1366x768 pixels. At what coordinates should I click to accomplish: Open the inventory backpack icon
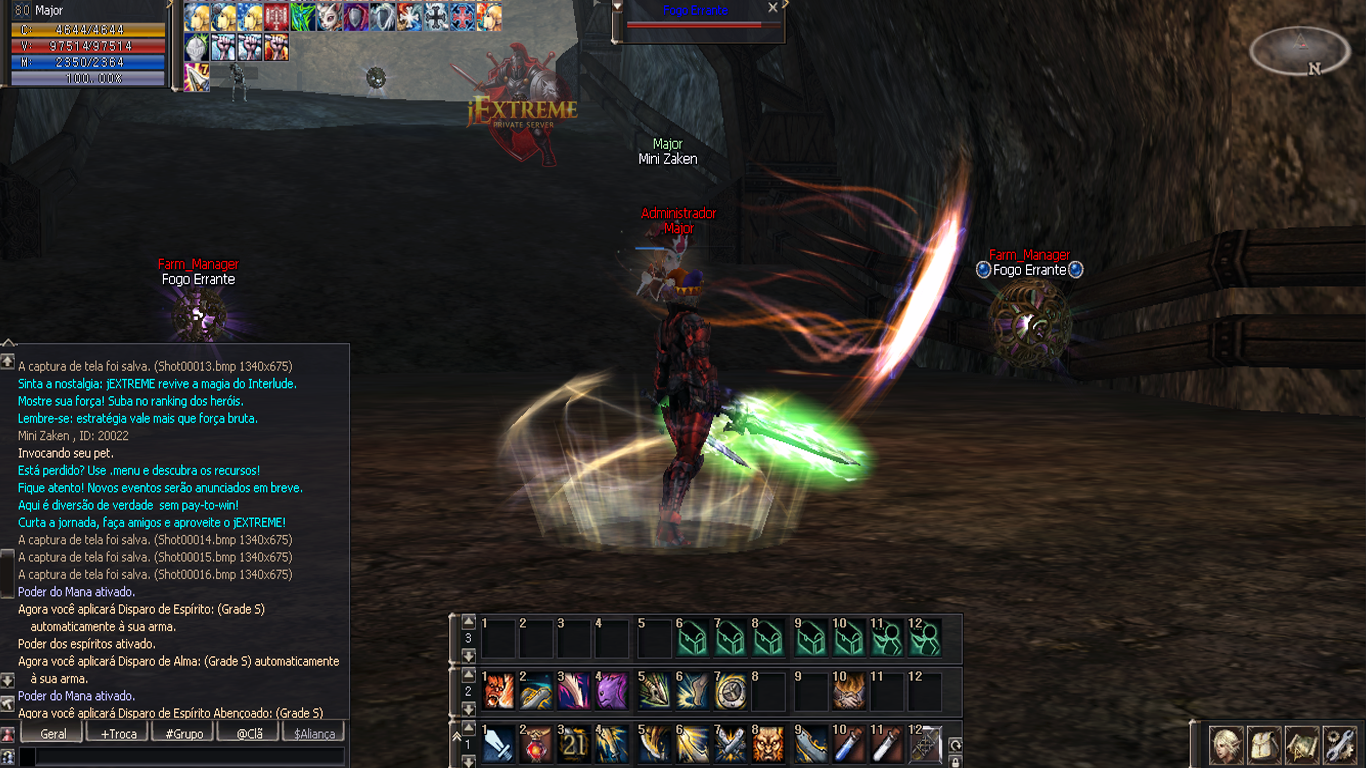tap(1265, 745)
